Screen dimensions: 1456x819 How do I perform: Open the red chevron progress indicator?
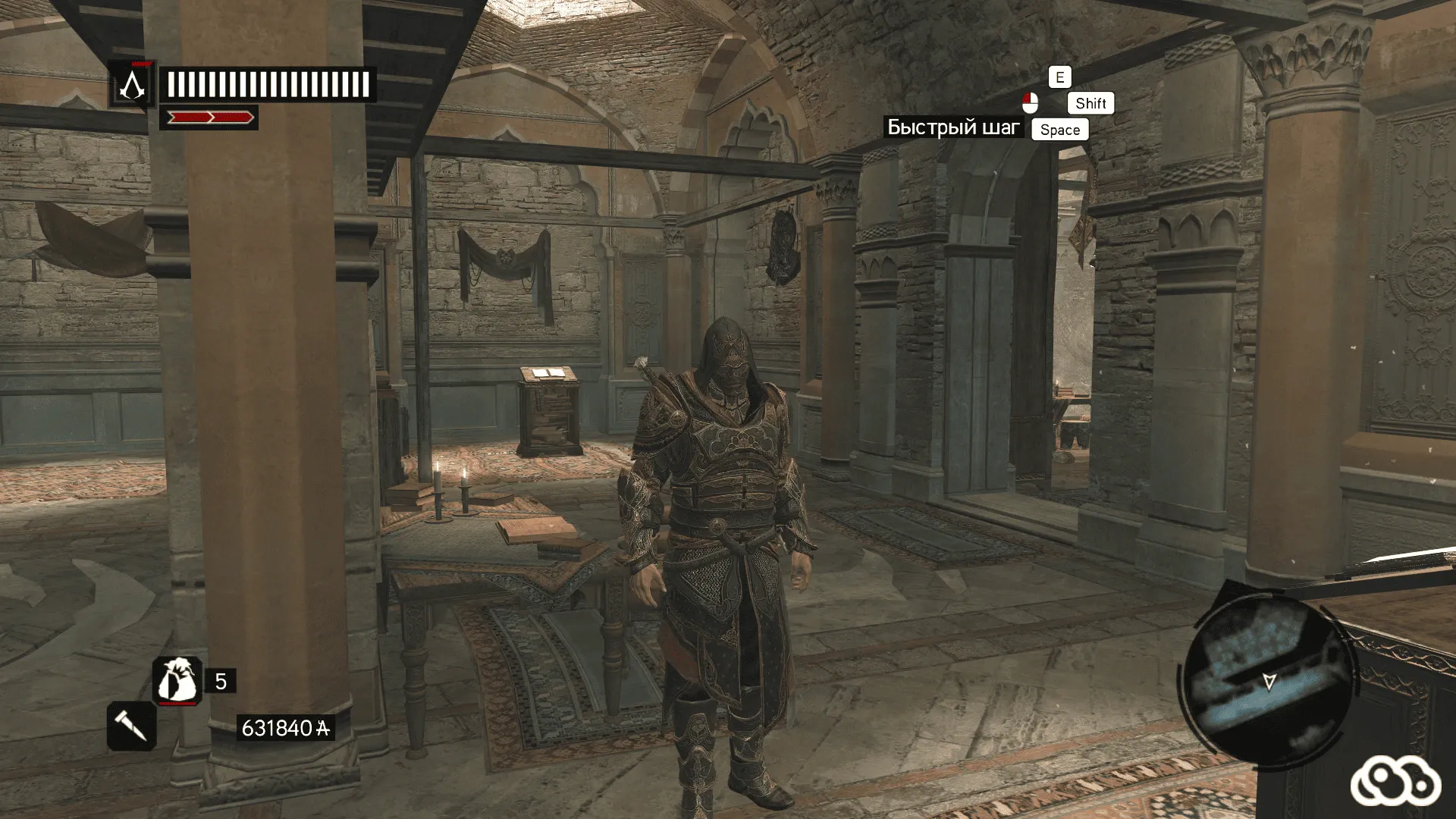tap(210, 118)
